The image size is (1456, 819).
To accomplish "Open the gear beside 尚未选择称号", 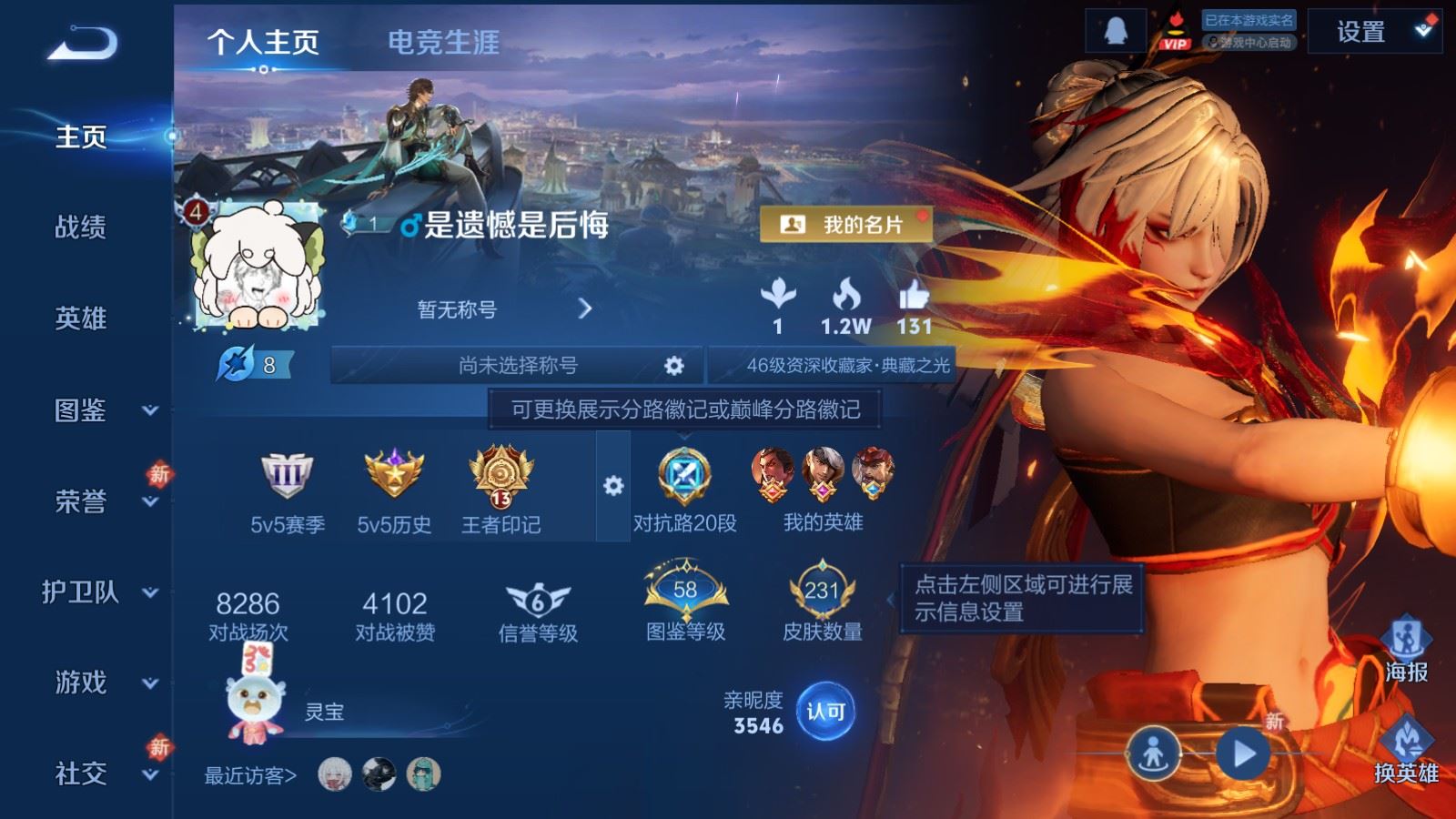I will coord(673,364).
